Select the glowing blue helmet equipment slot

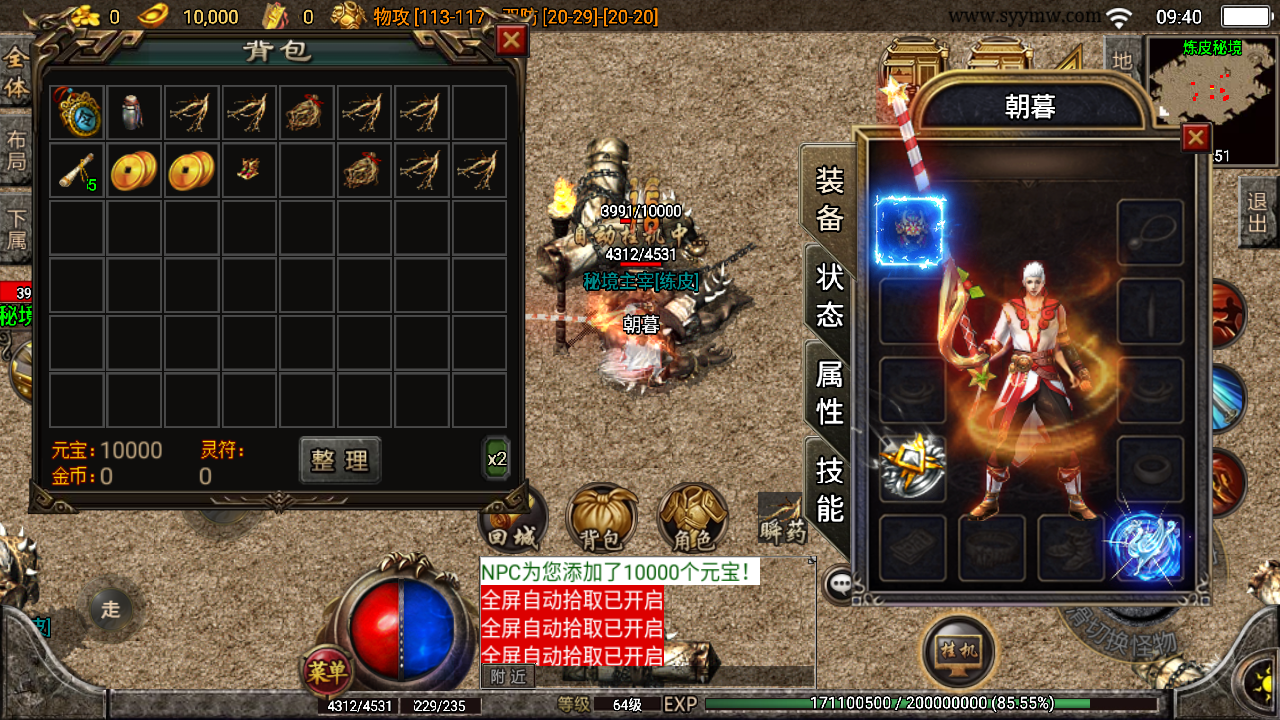point(910,230)
